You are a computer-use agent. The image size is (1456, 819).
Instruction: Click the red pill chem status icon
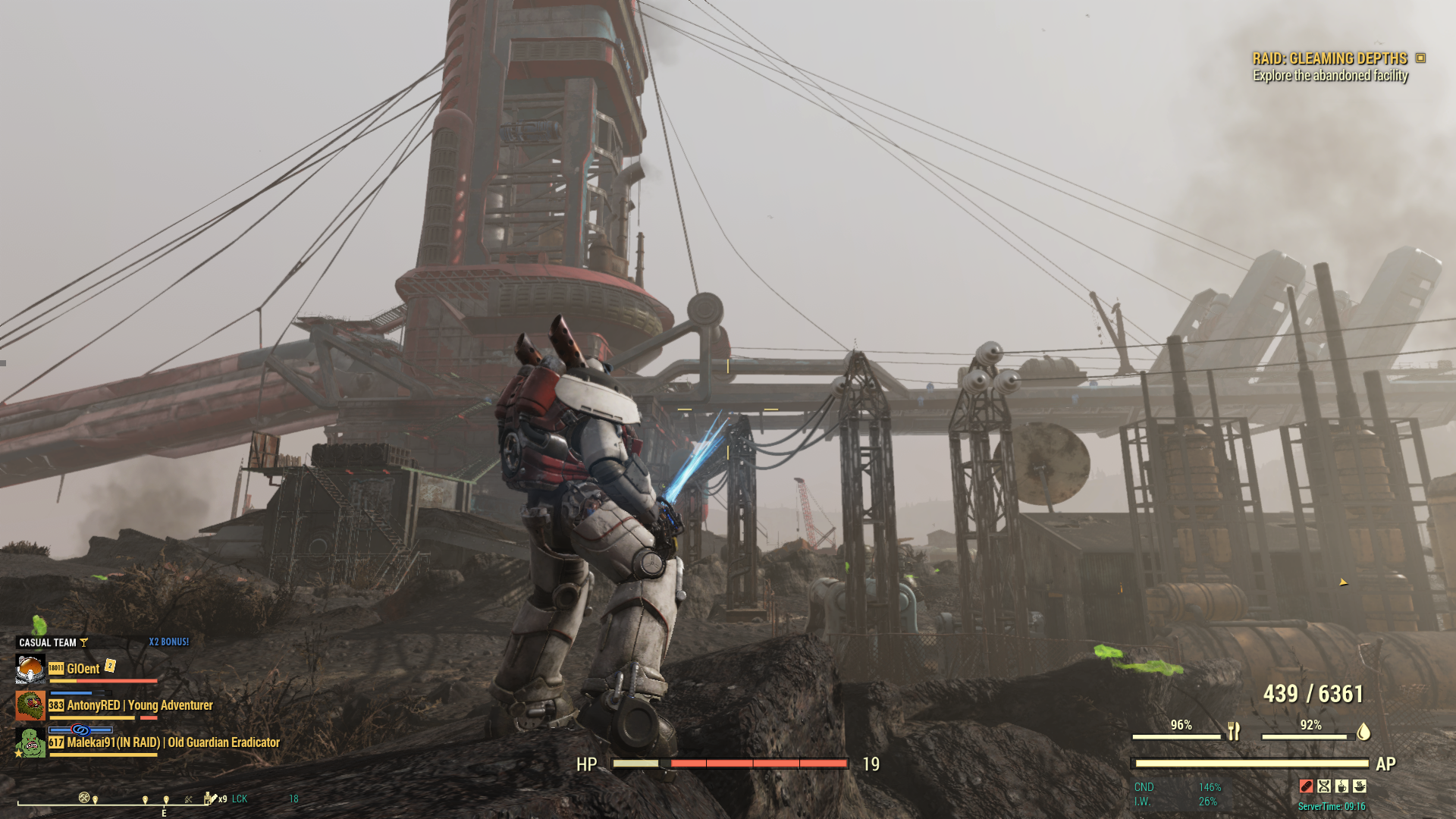(1306, 786)
